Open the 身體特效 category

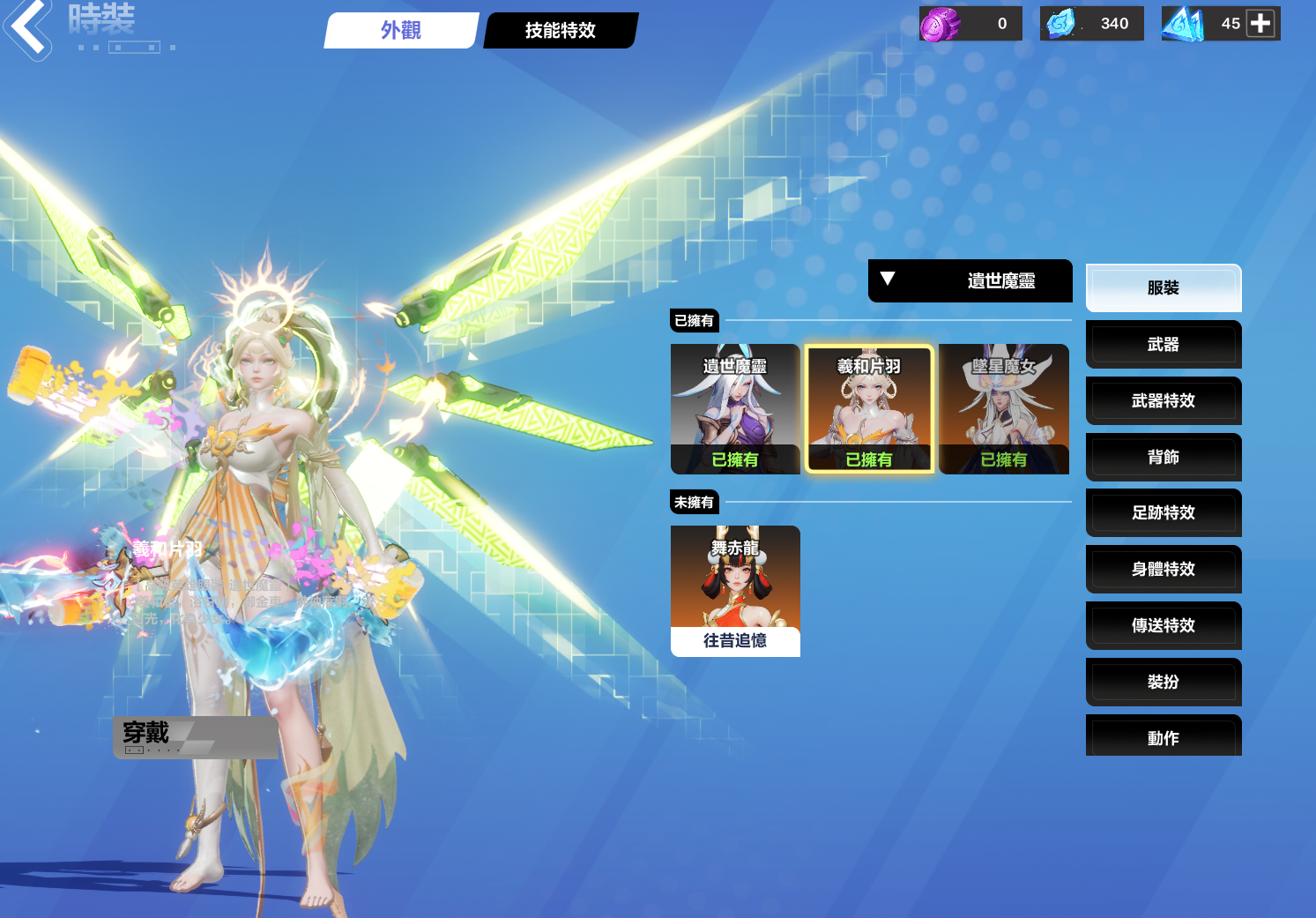[x=1164, y=570]
